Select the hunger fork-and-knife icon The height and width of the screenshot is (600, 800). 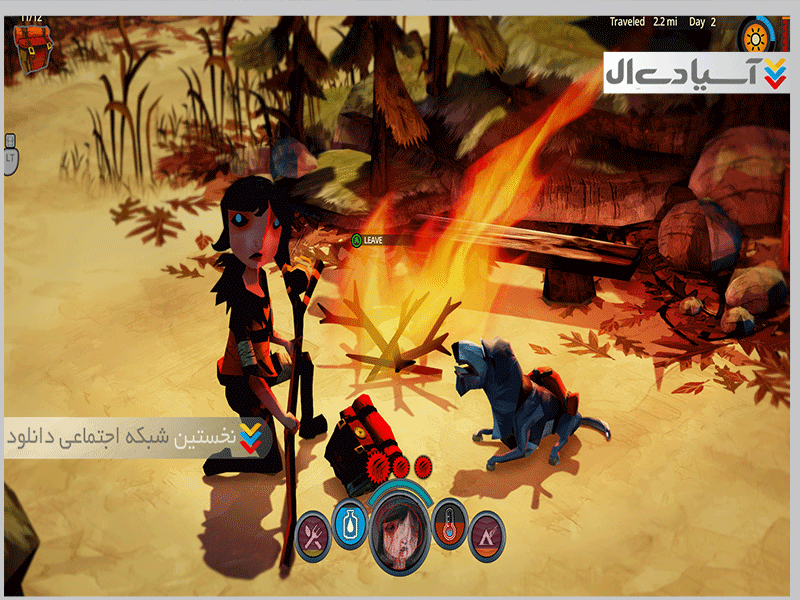point(313,533)
